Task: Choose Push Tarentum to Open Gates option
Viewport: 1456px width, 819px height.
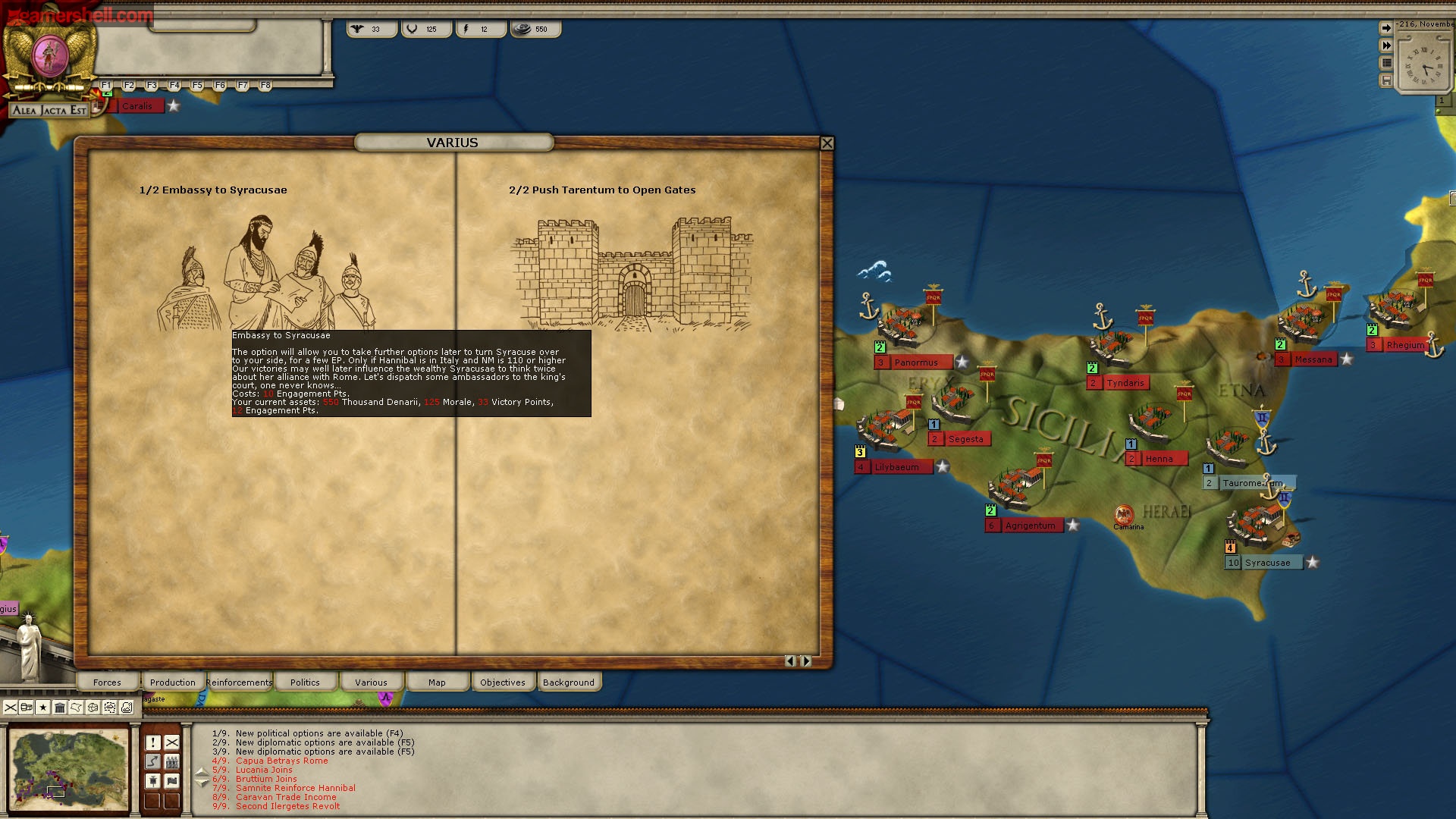Action: click(x=633, y=275)
